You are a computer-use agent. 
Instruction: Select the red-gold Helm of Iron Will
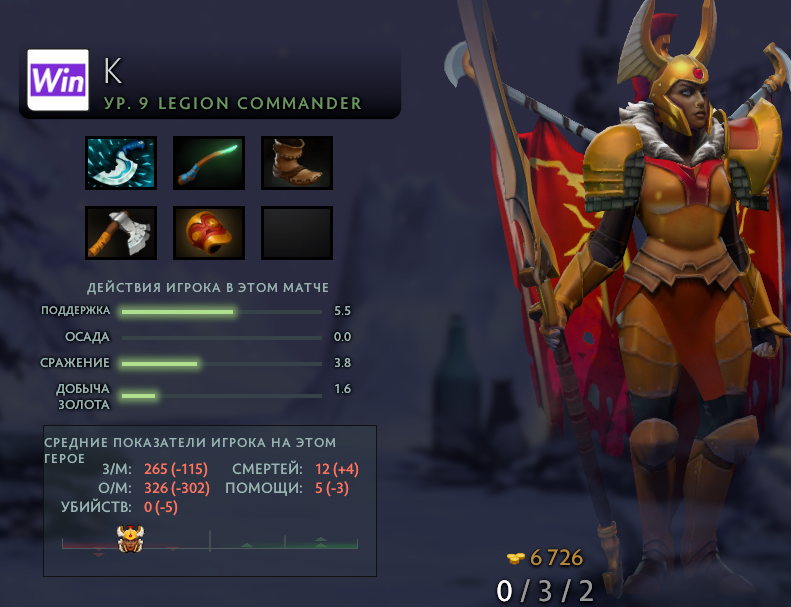pyautogui.click(x=209, y=233)
